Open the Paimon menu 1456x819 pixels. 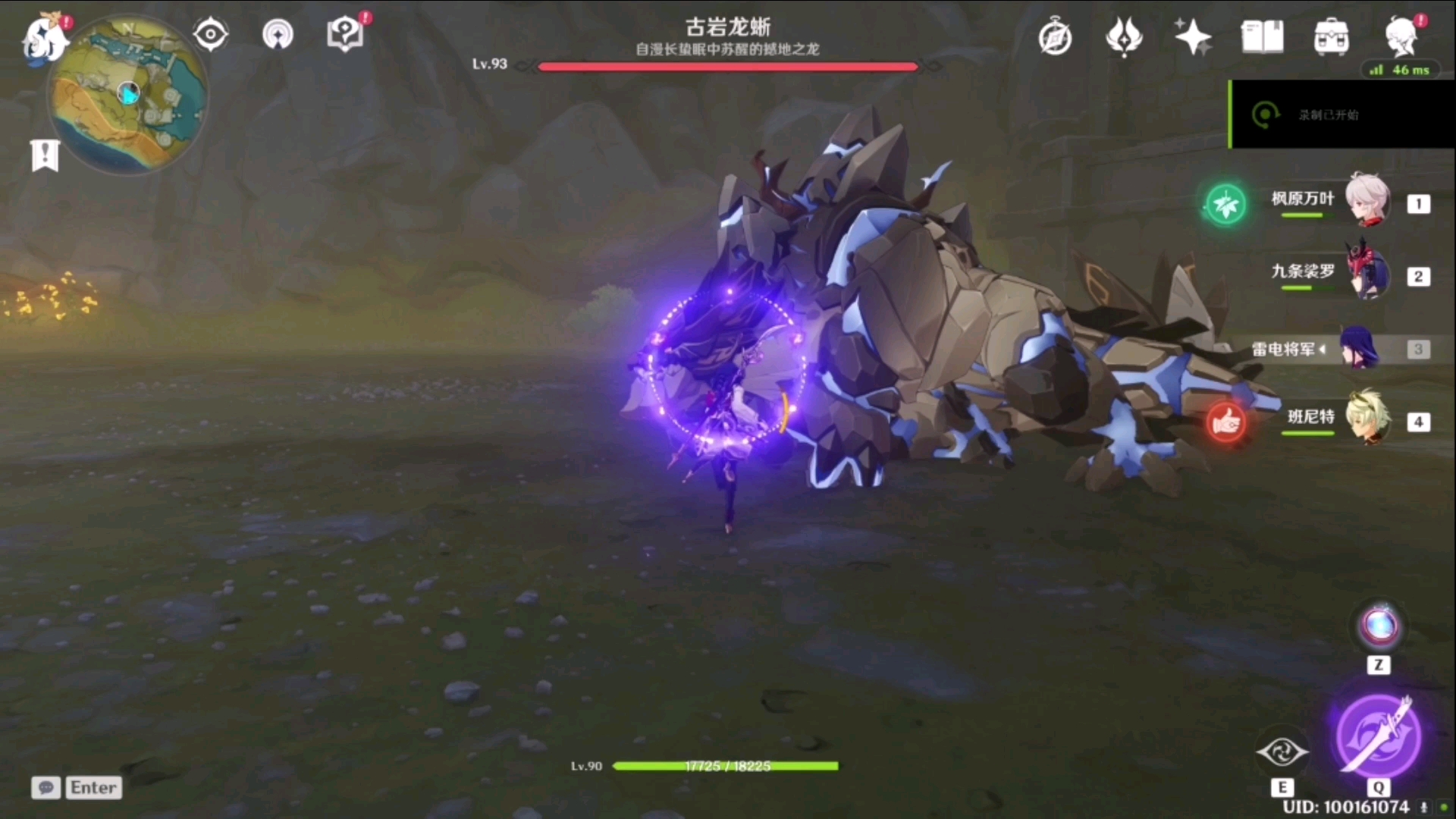[x=44, y=38]
